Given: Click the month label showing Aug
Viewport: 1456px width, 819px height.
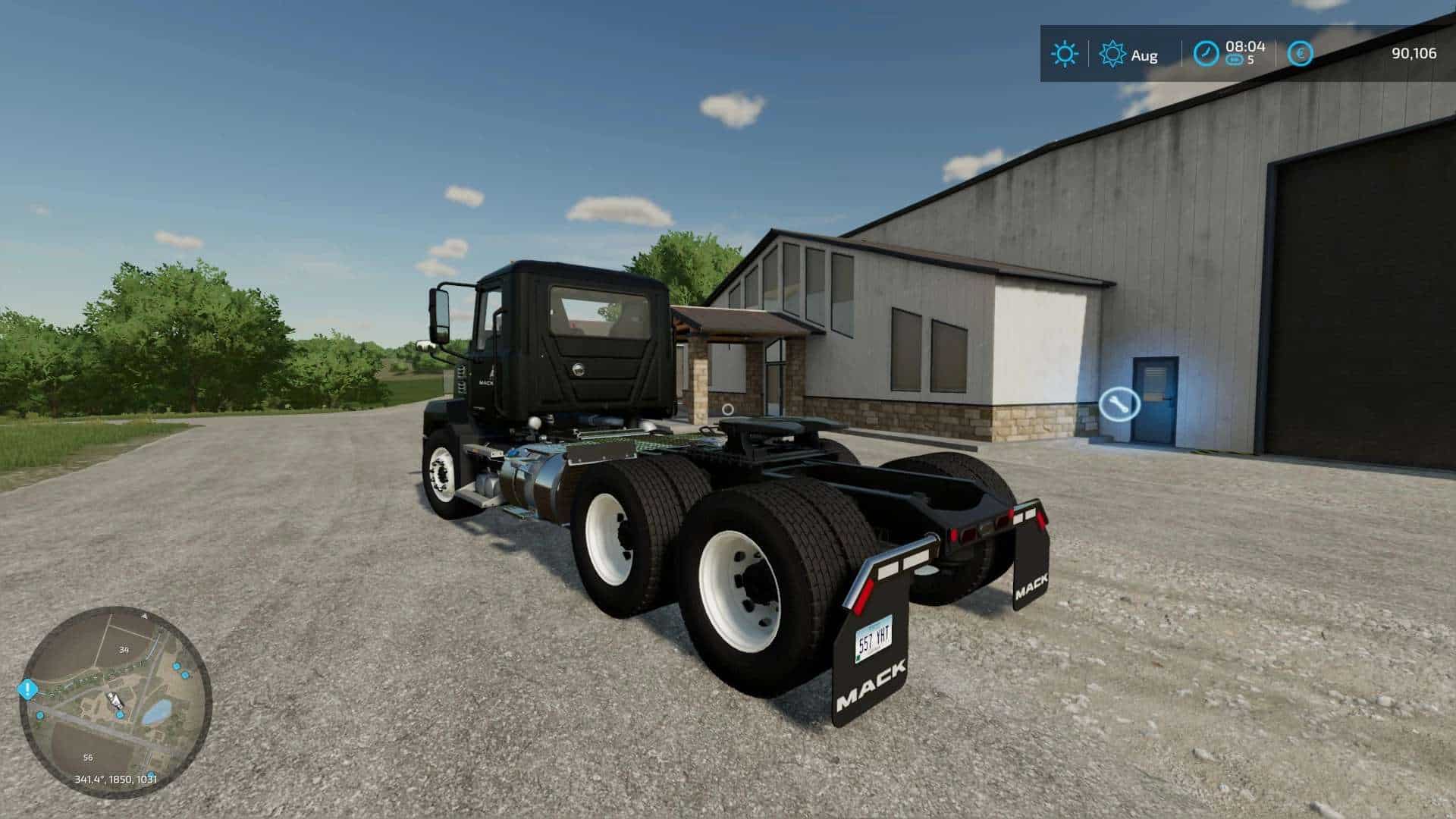Looking at the screenshot, I should coord(1145,55).
